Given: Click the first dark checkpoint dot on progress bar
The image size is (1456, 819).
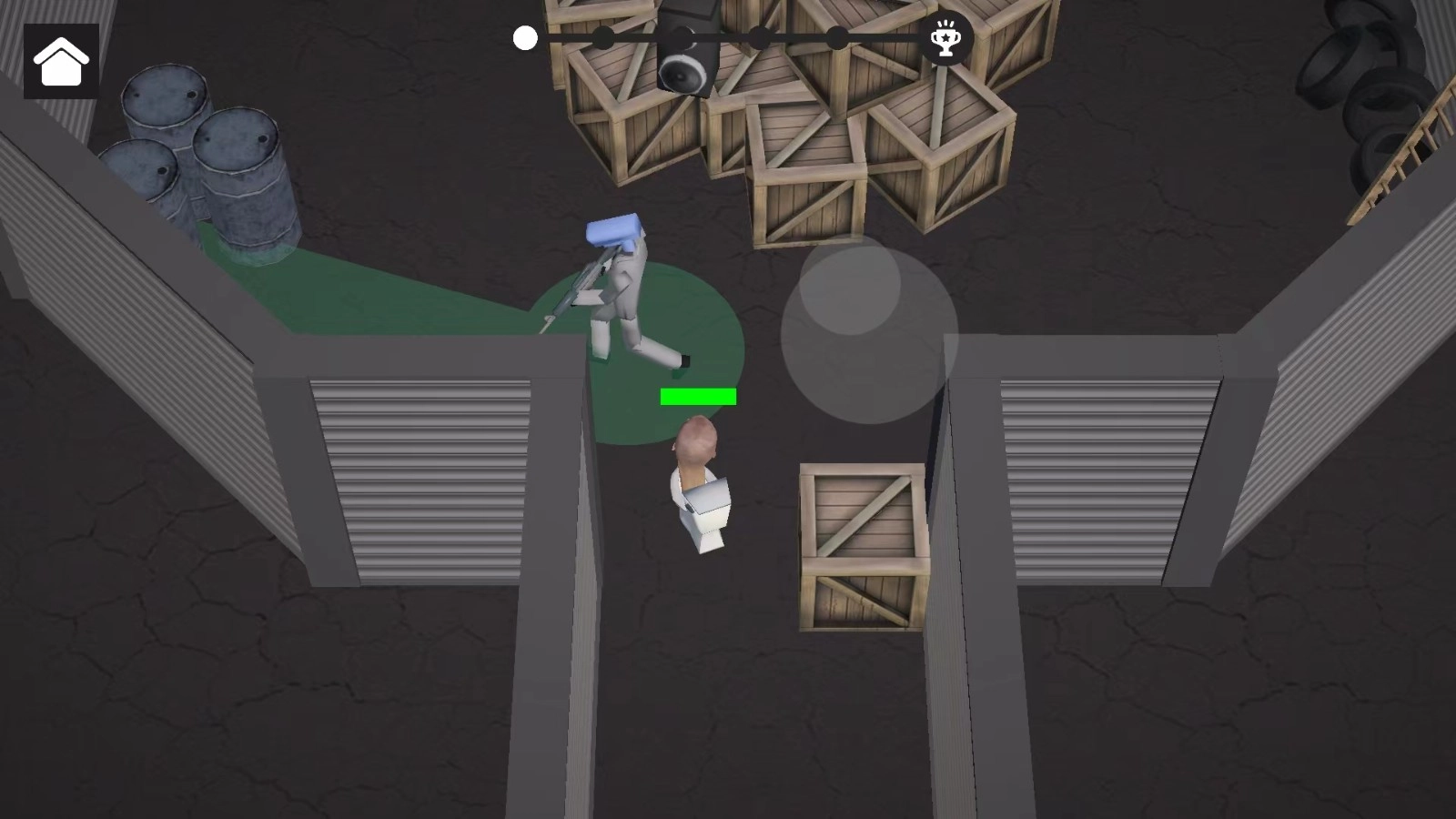Looking at the screenshot, I should point(603,38).
